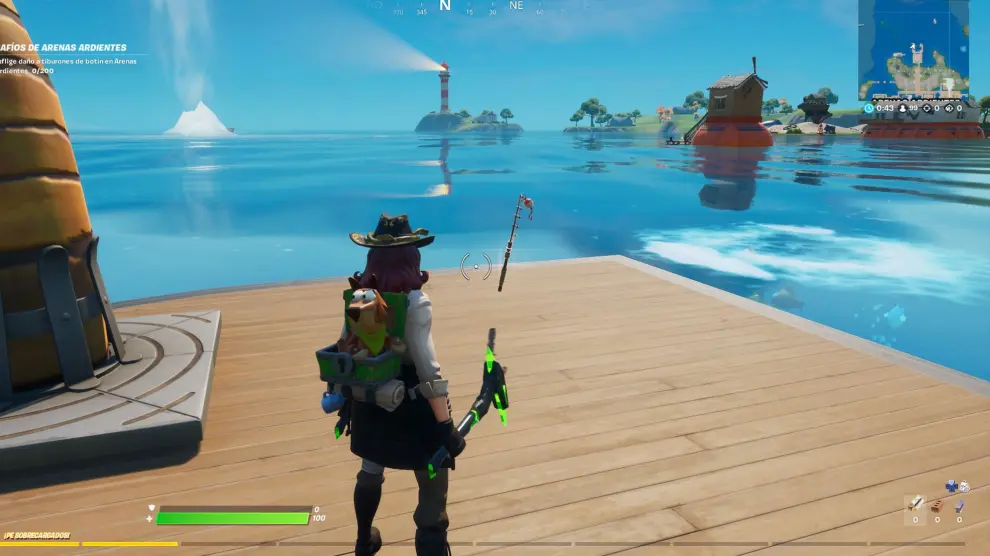Click the blue clover icon above materials

951,486
